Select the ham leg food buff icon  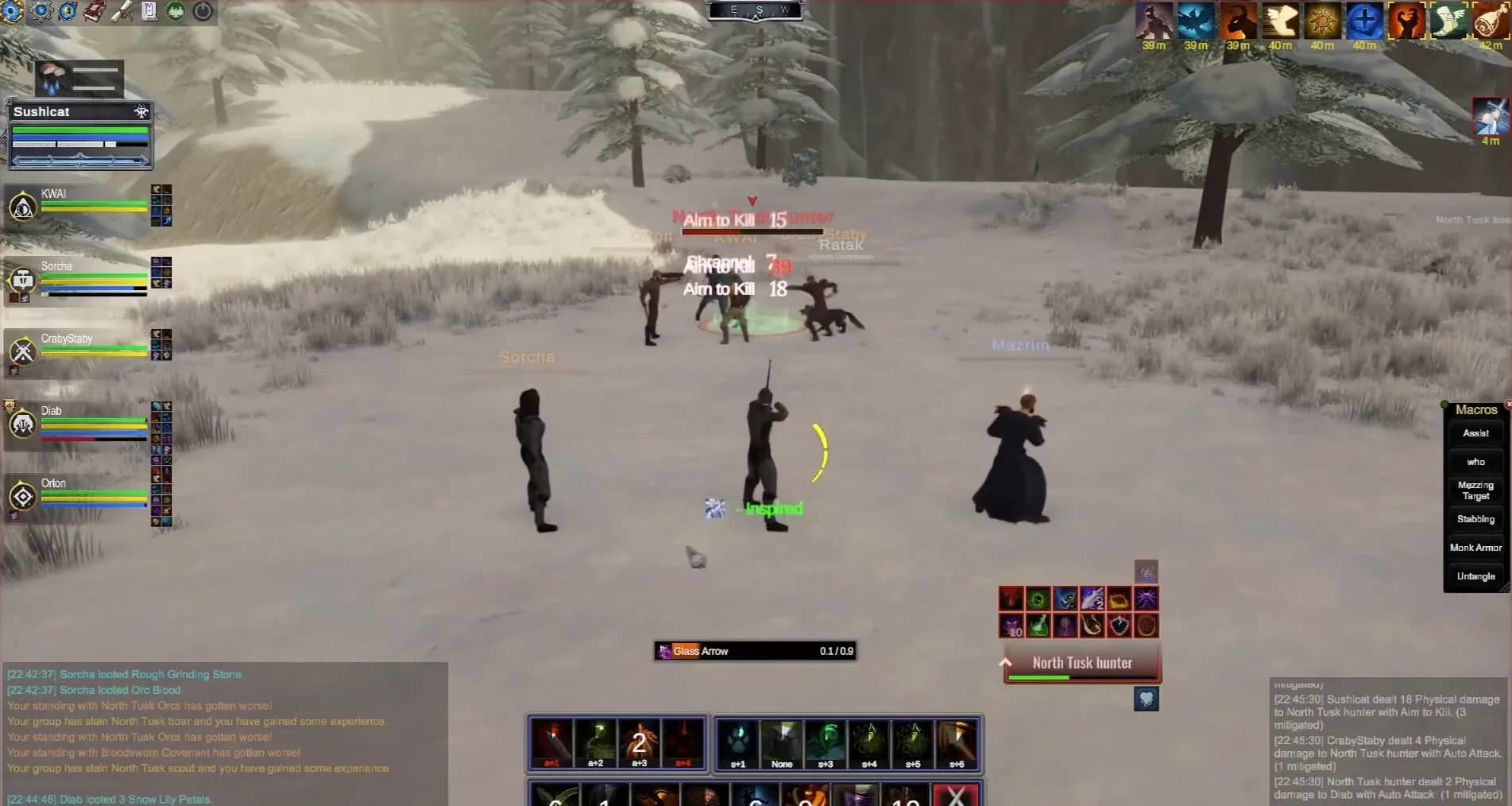coord(1490,21)
